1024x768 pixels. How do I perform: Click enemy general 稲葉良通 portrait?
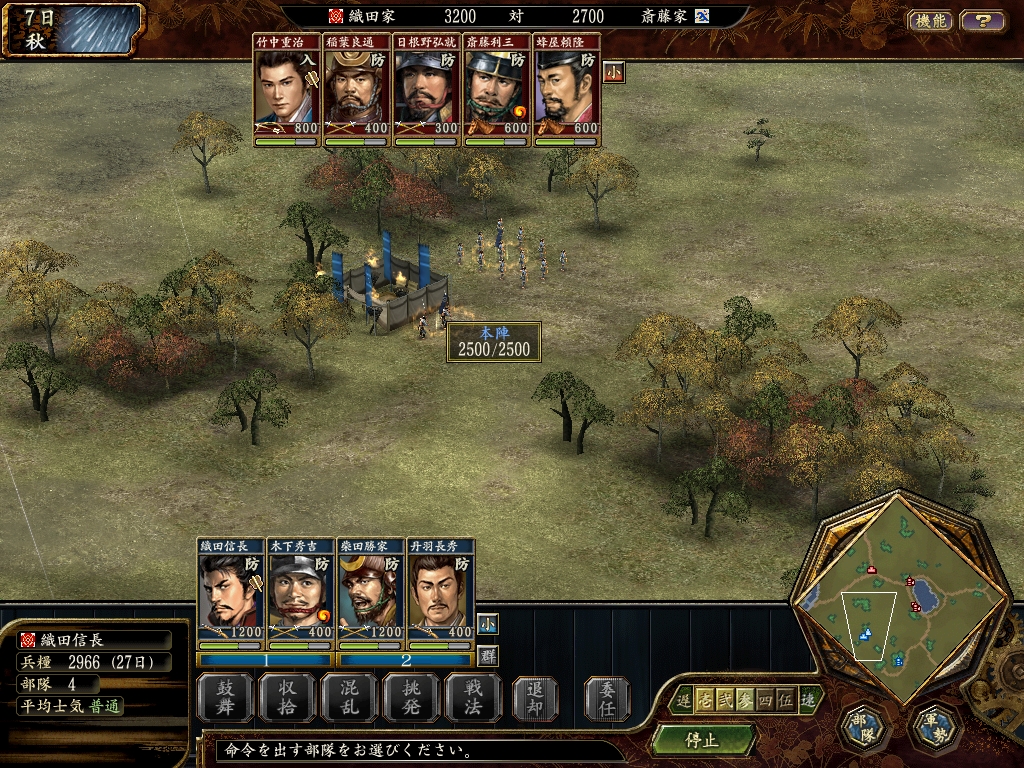(357, 90)
